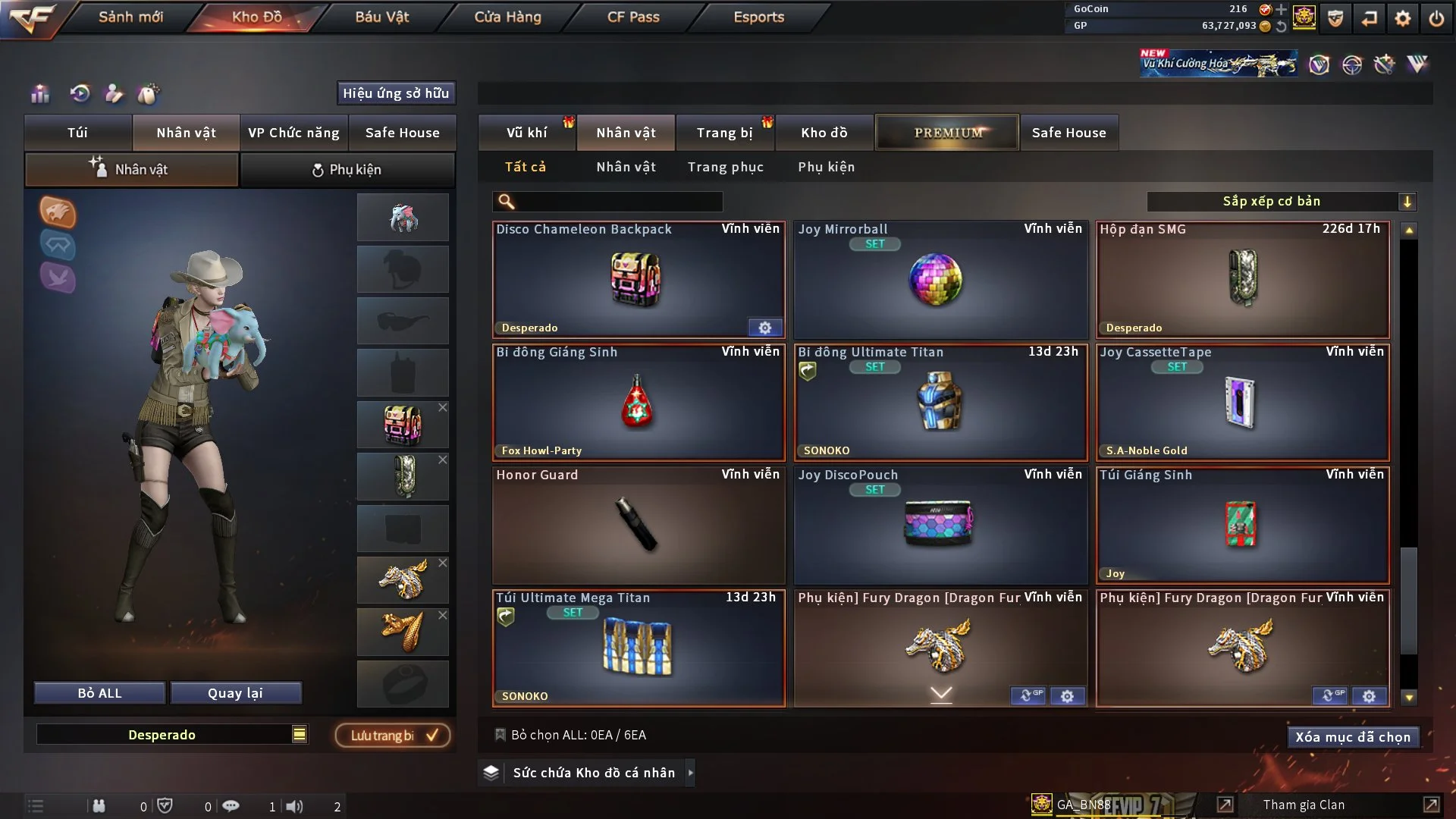Save loadout with Lưu trang bị

tap(393, 735)
